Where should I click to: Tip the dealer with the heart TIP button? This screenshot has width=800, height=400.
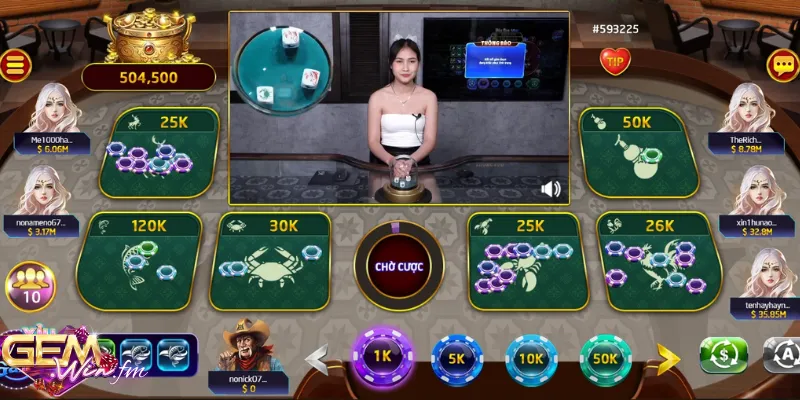click(x=613, y=60)
